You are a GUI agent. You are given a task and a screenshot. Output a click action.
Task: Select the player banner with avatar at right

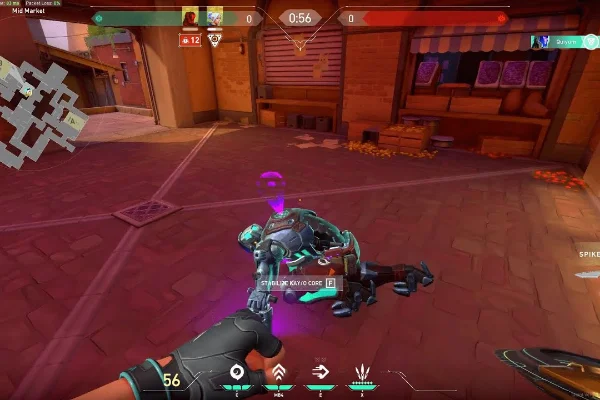[x=563, y=42]
